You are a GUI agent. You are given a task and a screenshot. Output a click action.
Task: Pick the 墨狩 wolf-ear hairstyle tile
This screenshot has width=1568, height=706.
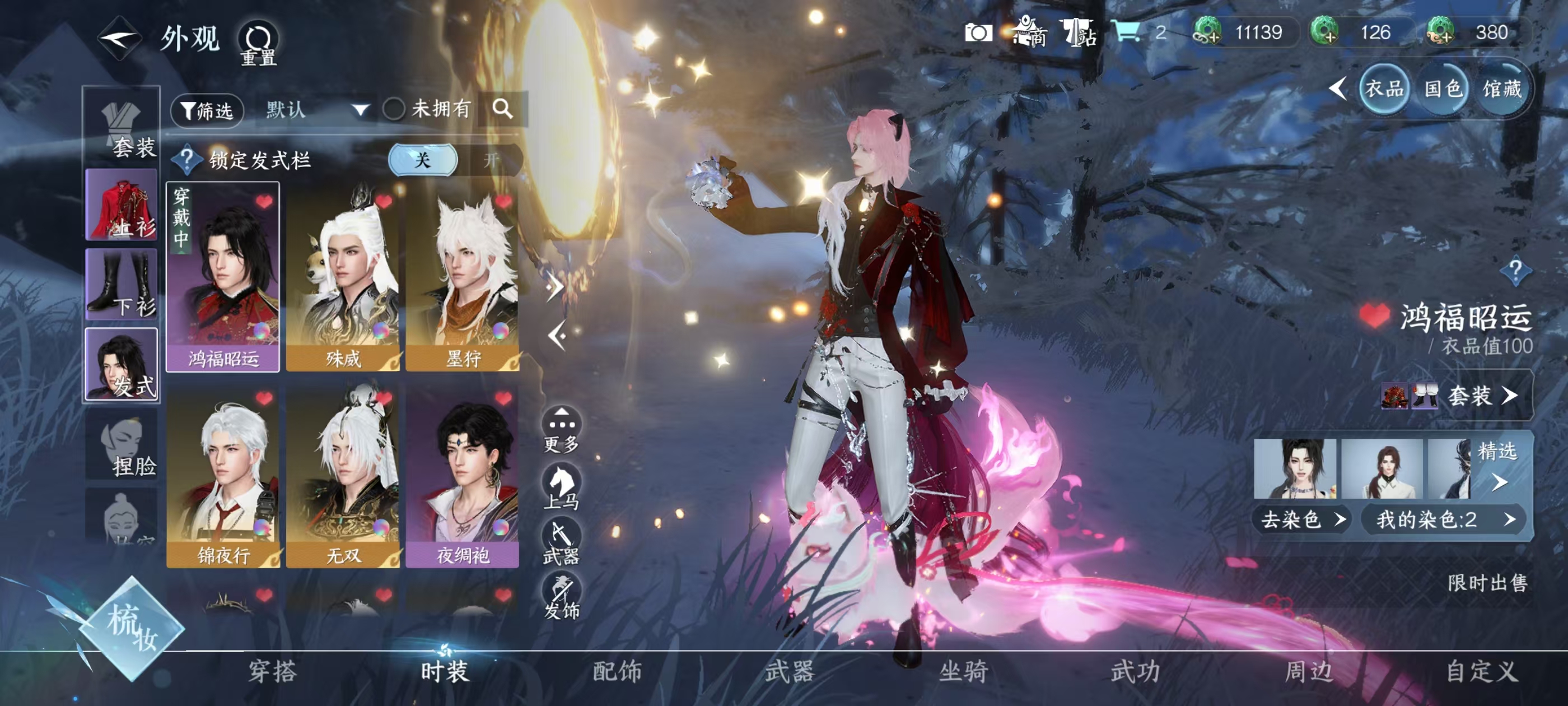pyautogui.click(x=463, y=277)
